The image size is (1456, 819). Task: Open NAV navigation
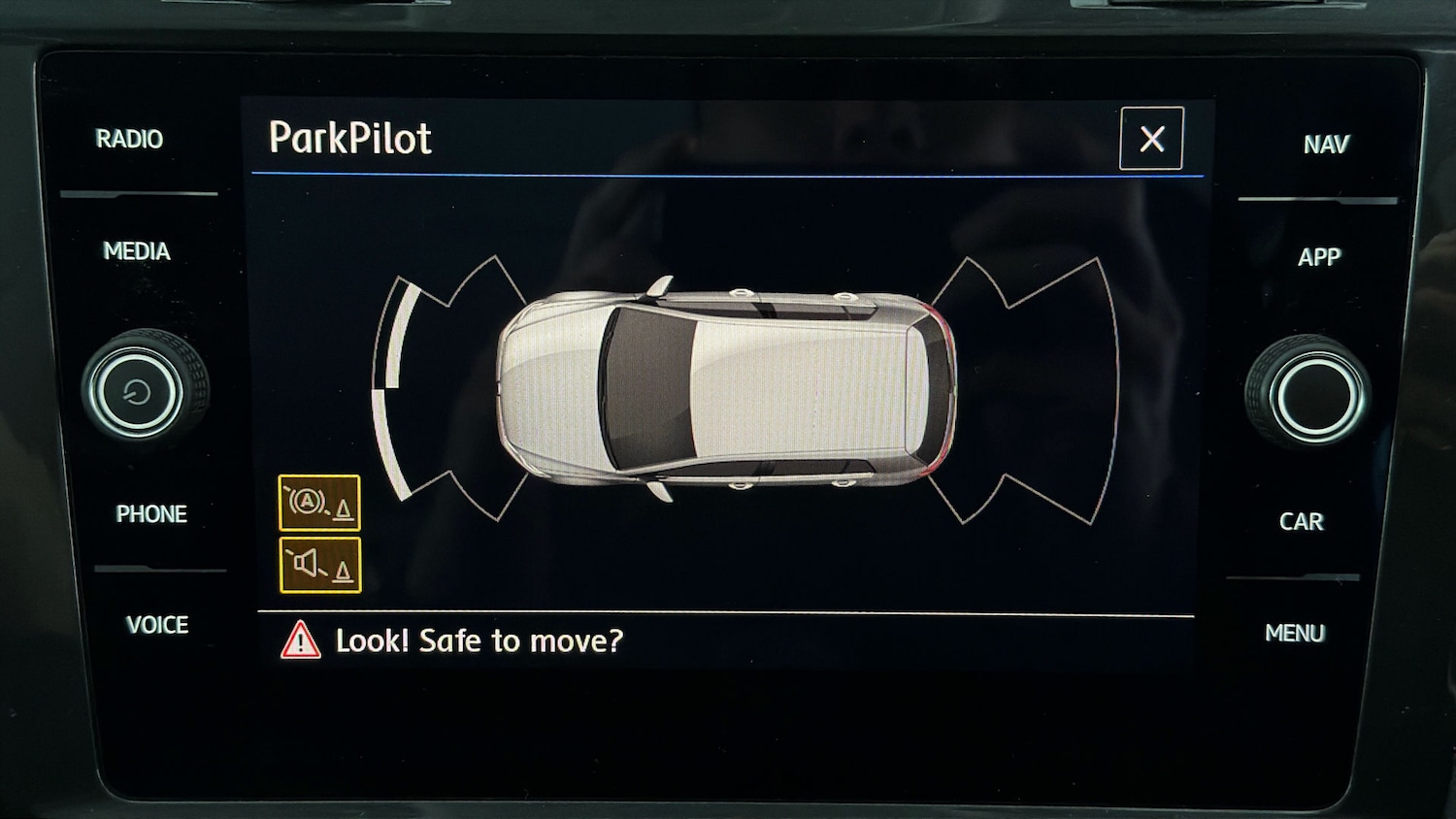coord(1326,146)
